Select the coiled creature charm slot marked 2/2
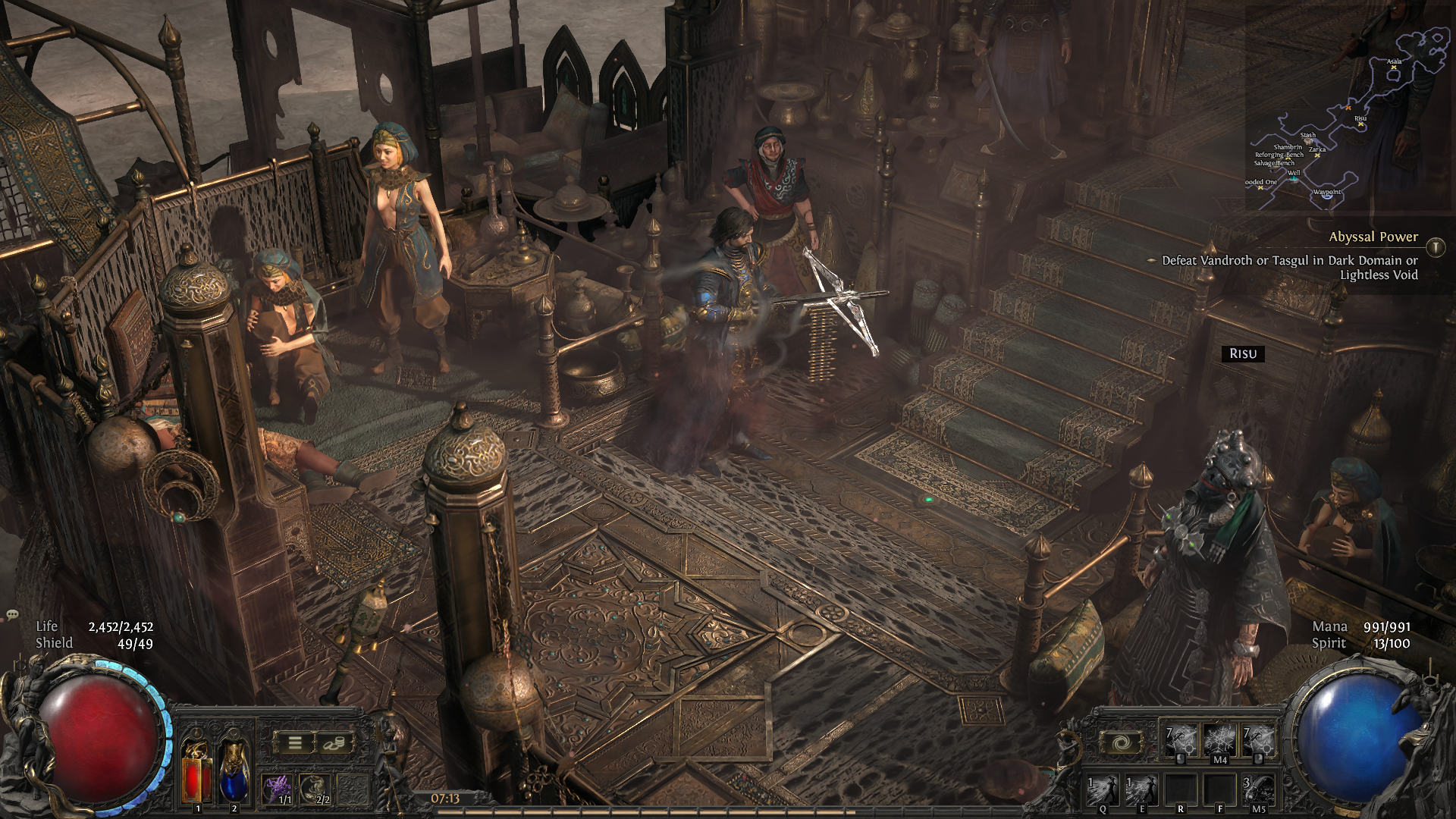Image resolution: width=1456 pixels, height=819 pixels. click(315, 789)
